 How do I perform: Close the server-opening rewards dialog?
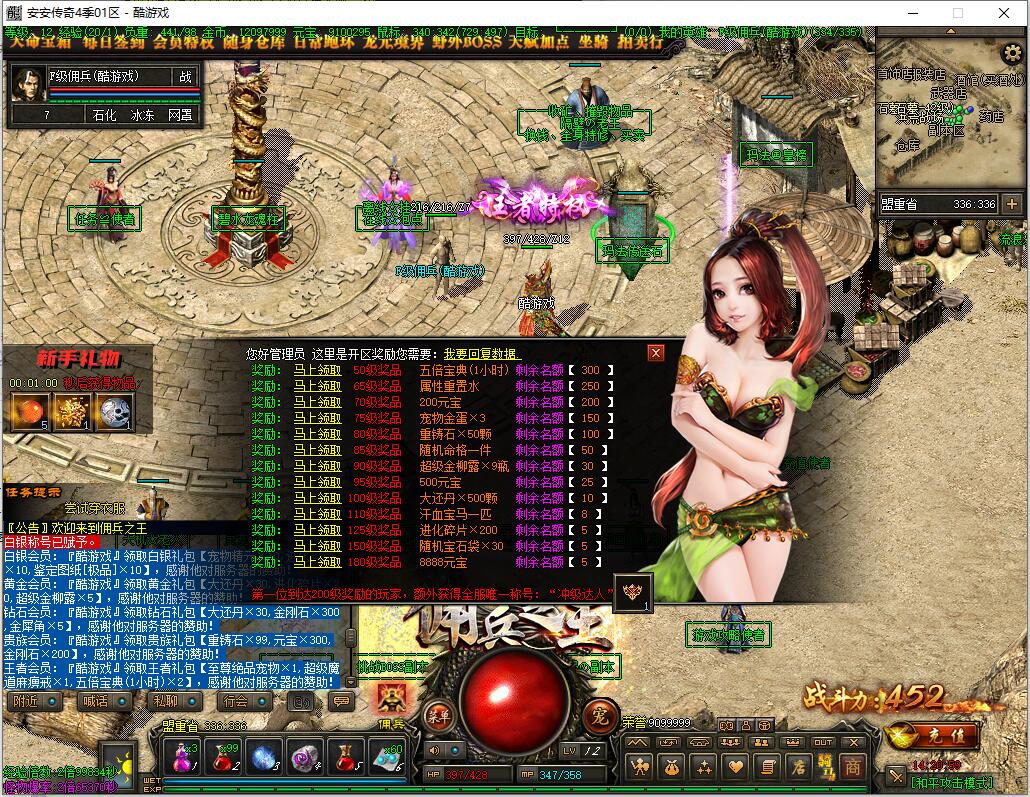point(656,353)
